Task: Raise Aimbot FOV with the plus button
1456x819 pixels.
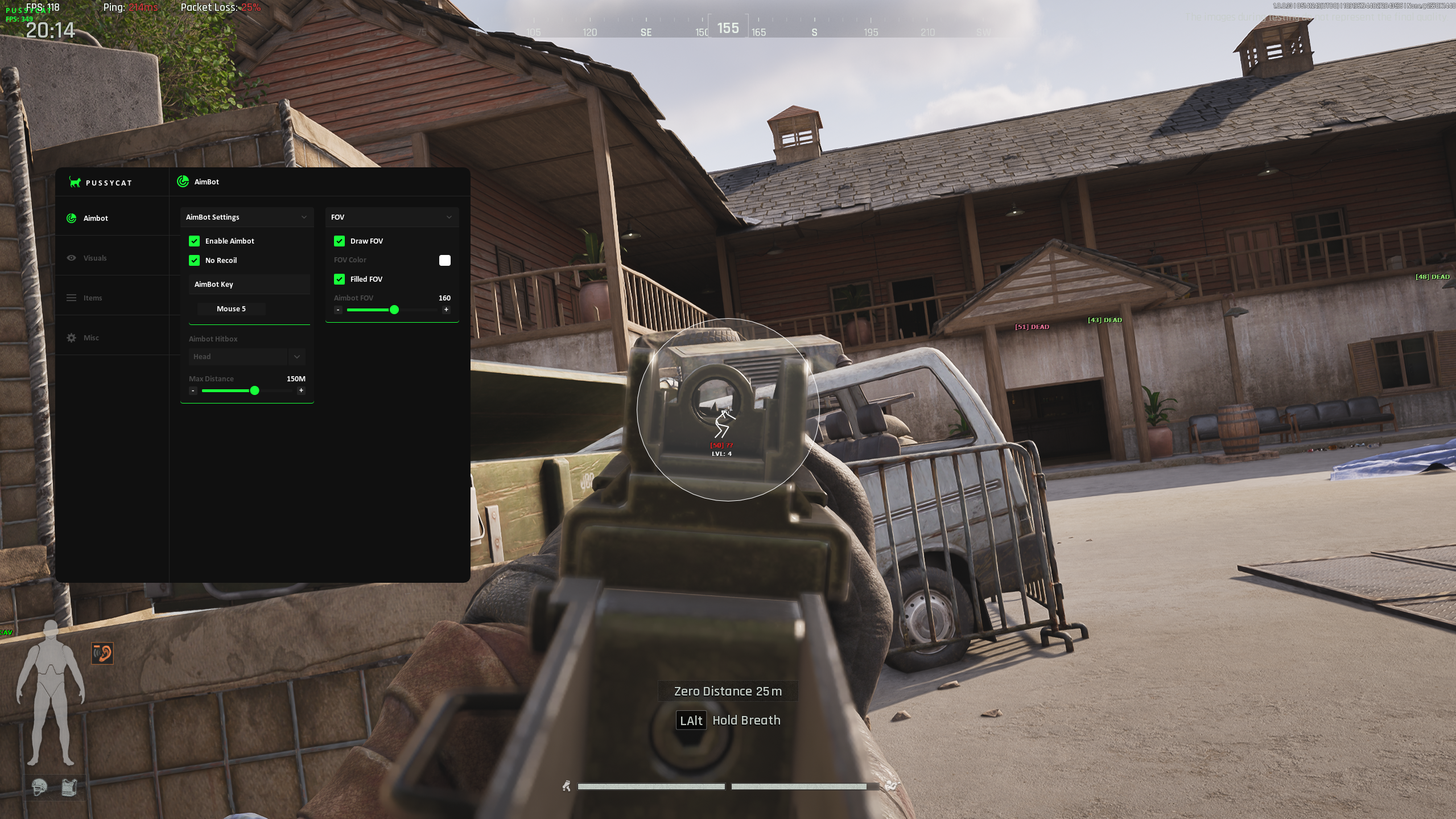Action: (x=446, y=310)
